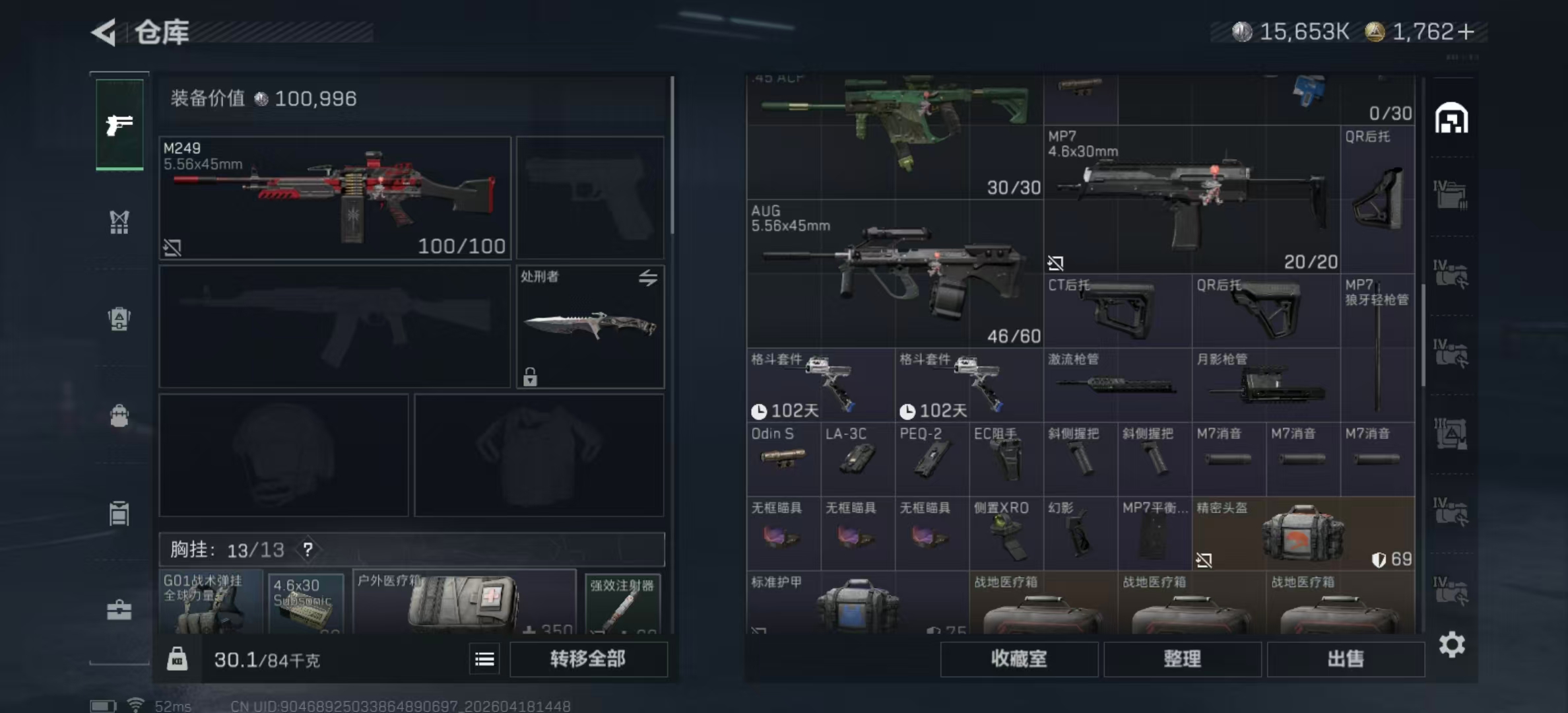This screenshot has width=1568, height=713.
Task: Pick the 精密头盔 helmet item
Action: [1303, 533]
